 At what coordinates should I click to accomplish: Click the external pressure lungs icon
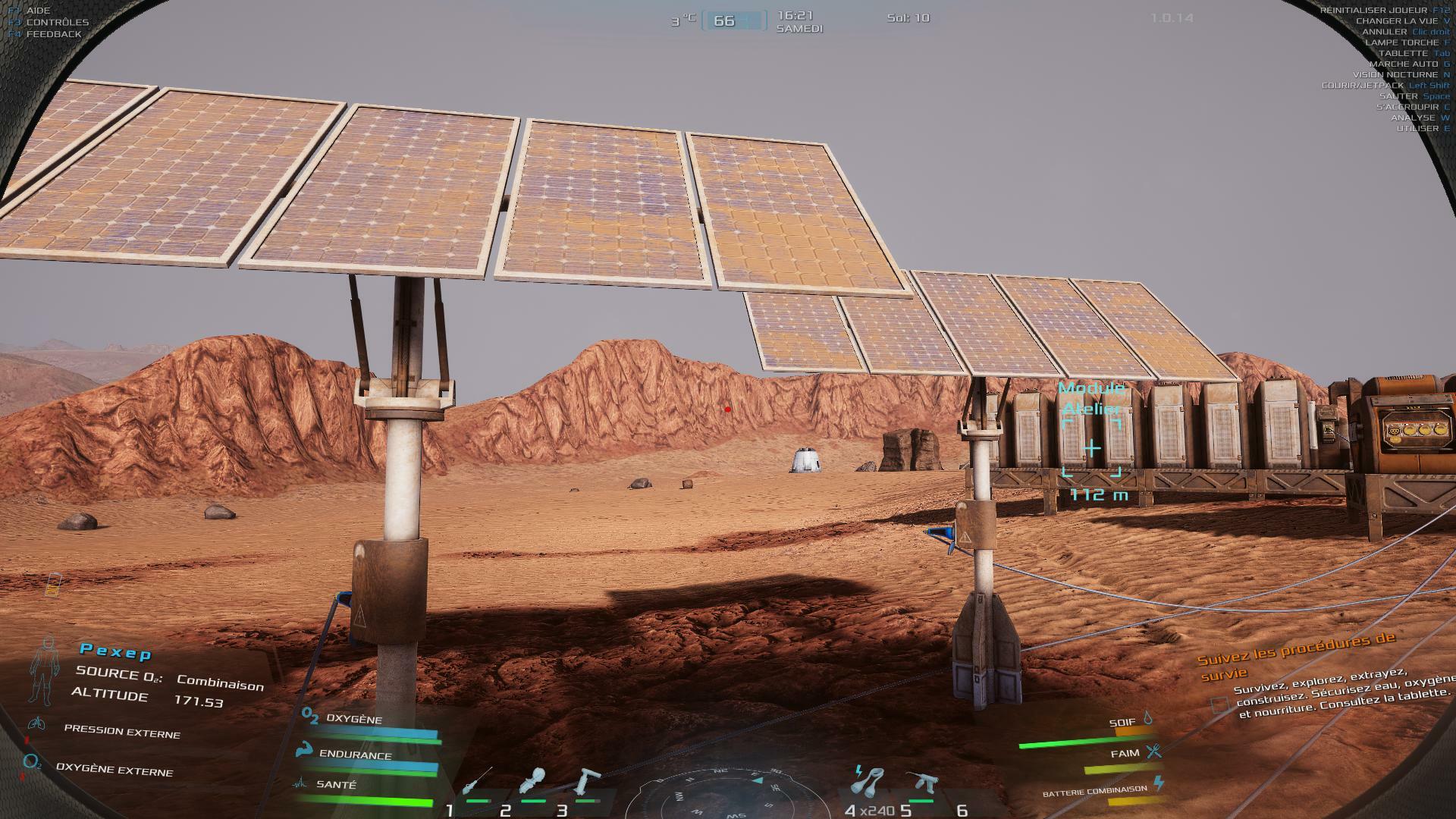point(36,723)
